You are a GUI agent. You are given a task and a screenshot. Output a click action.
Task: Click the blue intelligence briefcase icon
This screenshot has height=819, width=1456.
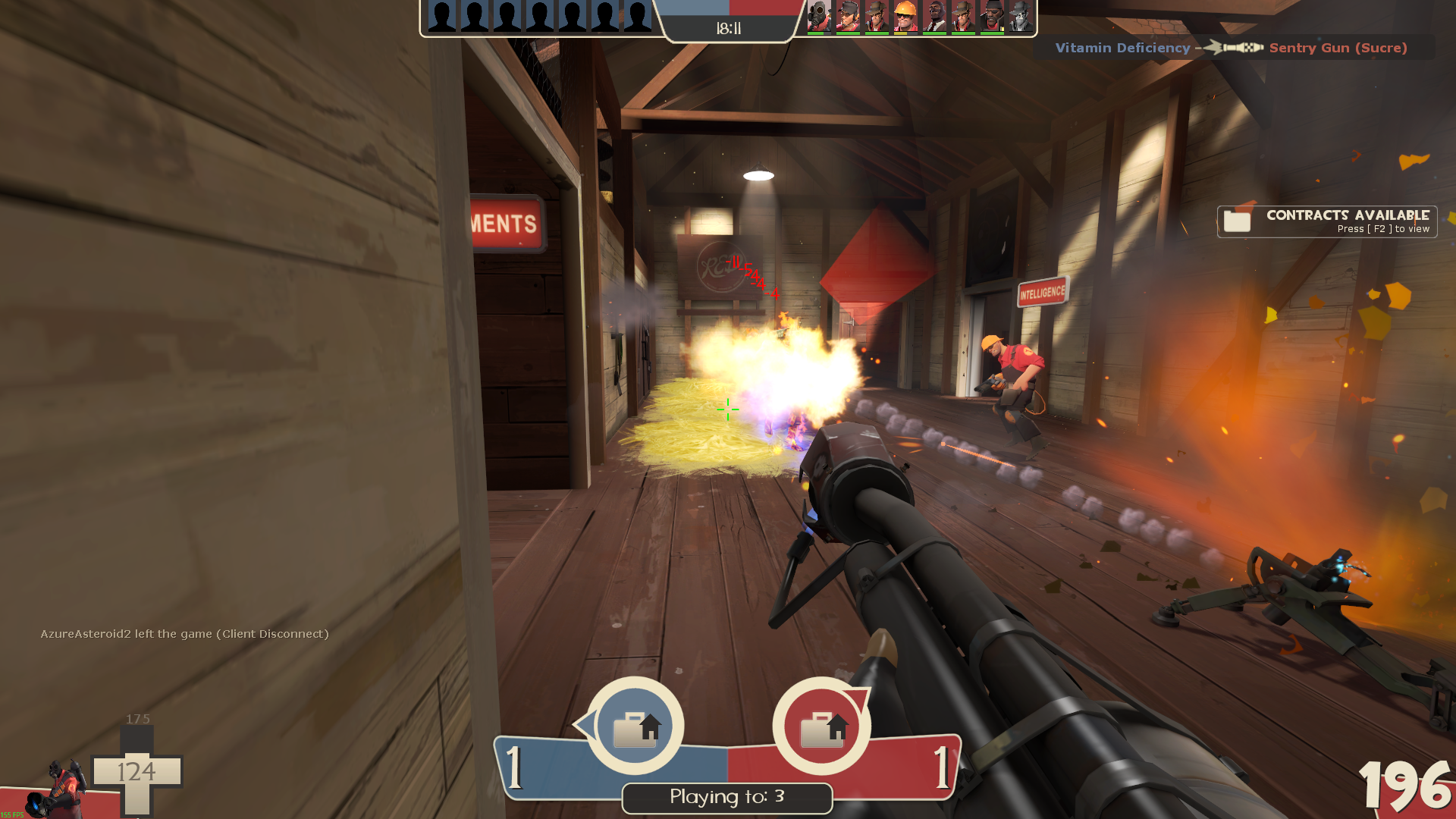(635, 726)
